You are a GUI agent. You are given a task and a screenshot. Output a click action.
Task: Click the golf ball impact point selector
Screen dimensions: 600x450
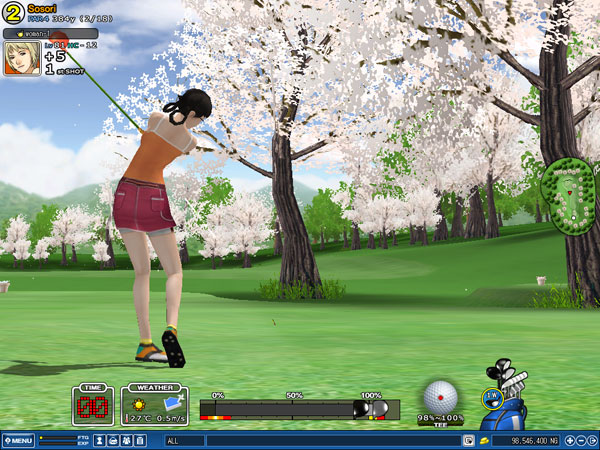tap(440, 397)
